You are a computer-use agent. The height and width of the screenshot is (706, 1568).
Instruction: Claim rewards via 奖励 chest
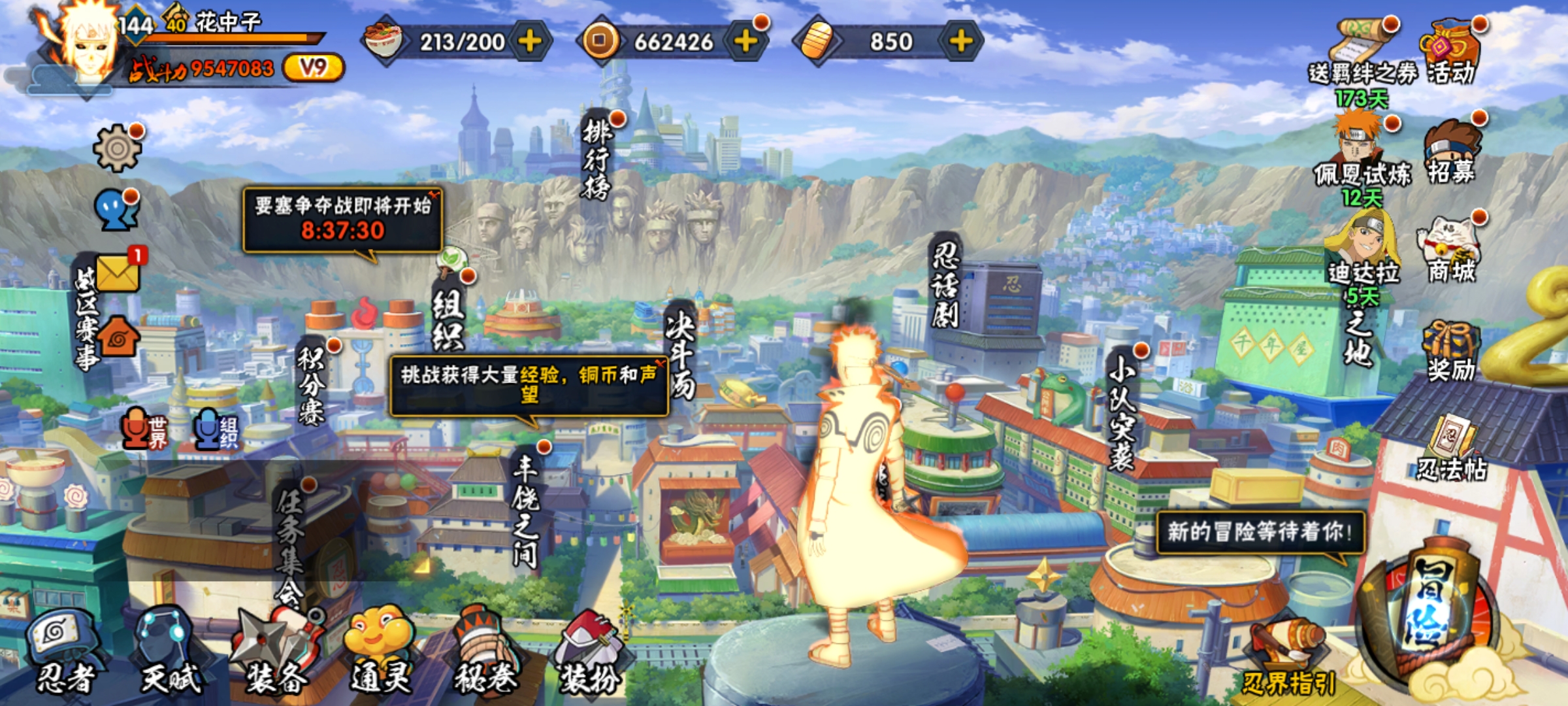pos(1450,351)
